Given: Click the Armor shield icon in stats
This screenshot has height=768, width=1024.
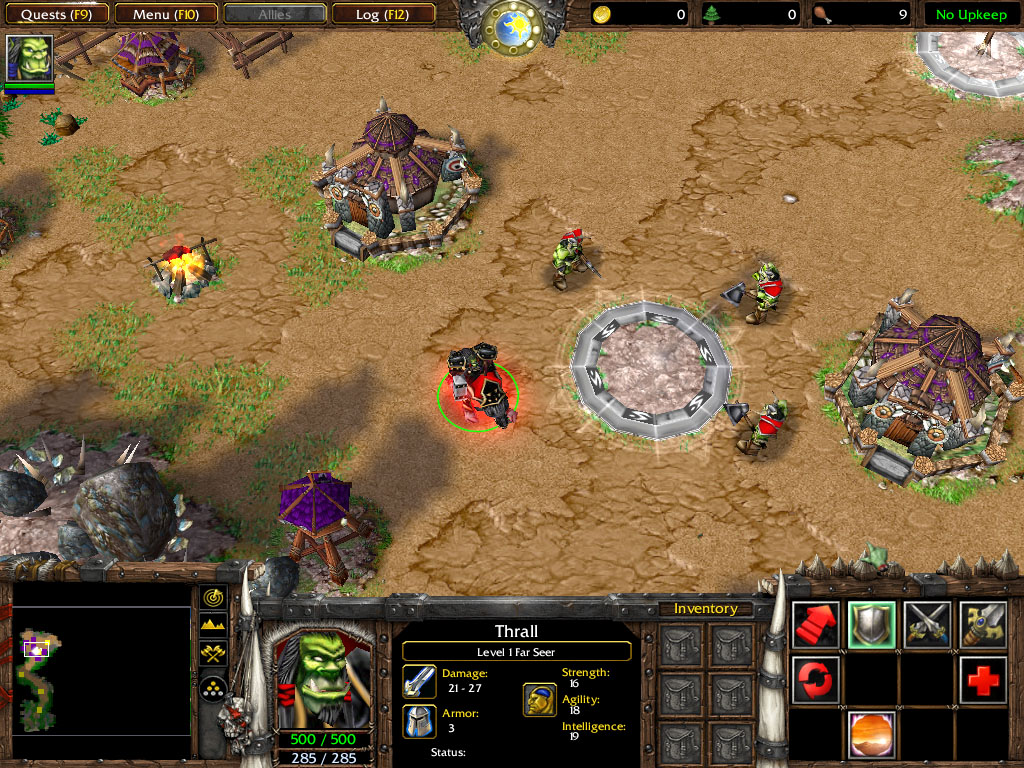Looking at the screenshot, I should click(x=419, y=721).
